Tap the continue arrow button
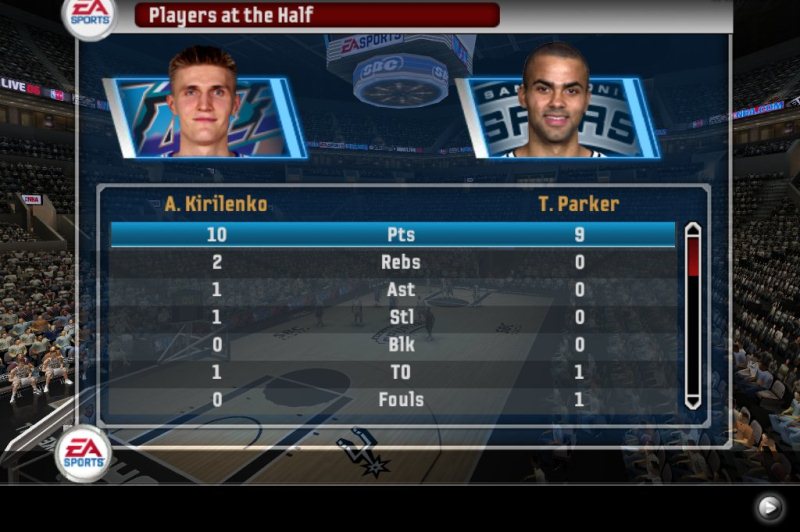The height and width of the screenshot is (532, 800). pyautogui.click(x=768, y=508)
